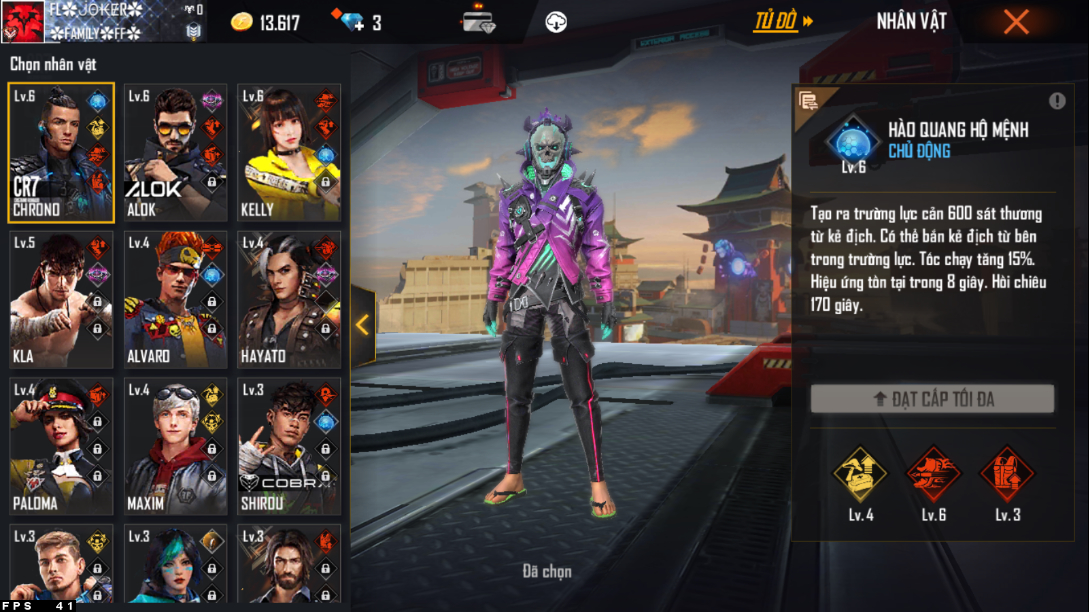Choose the Alvaro character card
The width and height of the screenshot is (1089, 612).
point(175,300)
